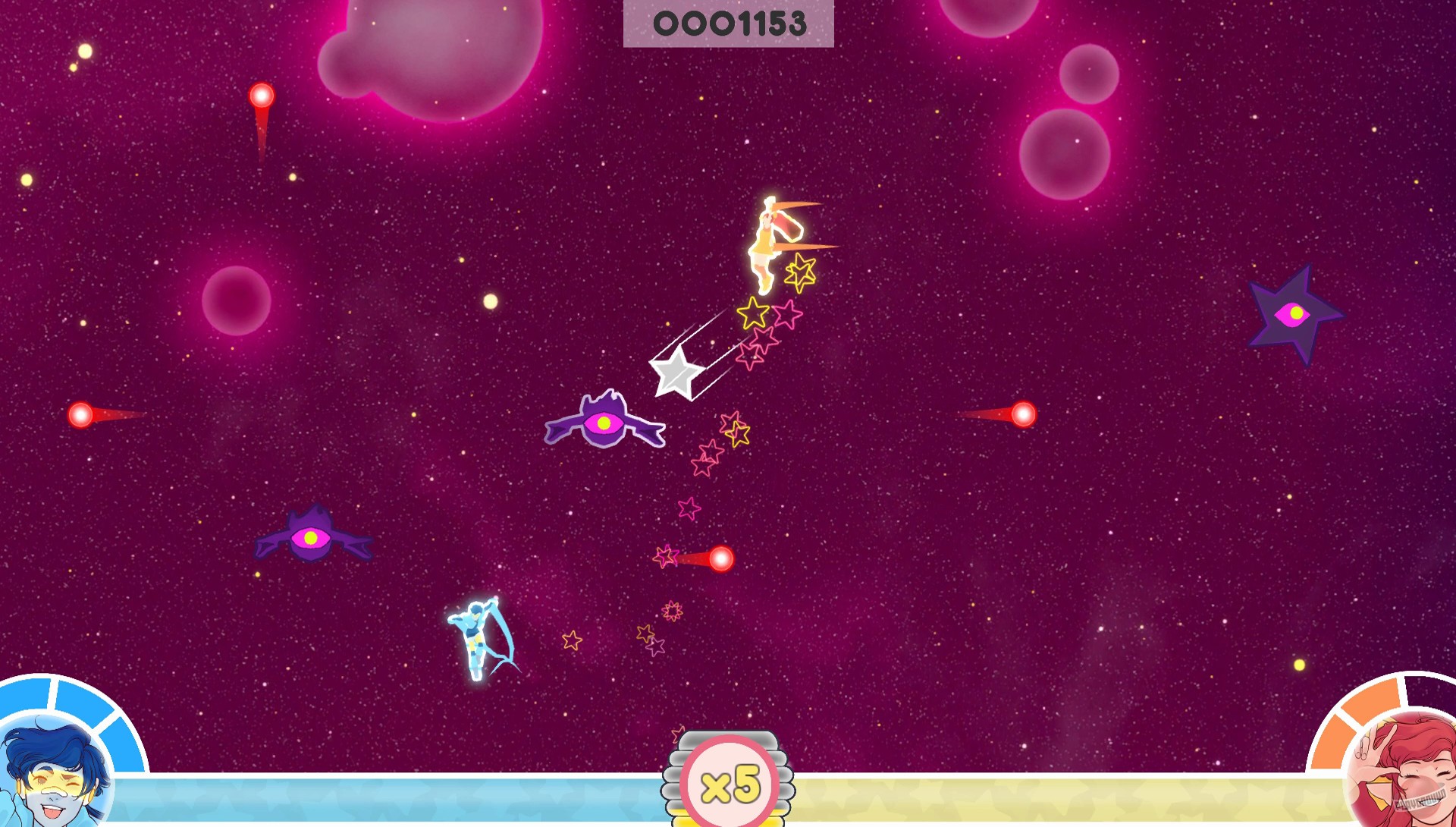
Task: Click the red projectile at top left
Action: [262, 95]
